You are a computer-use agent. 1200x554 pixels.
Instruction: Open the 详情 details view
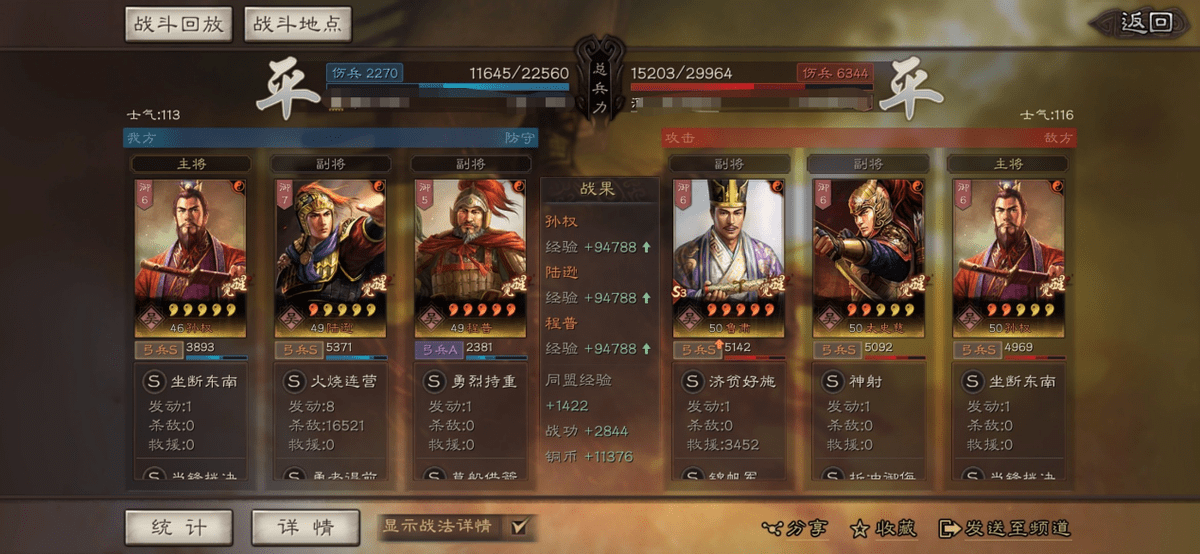click(x=305, y=528)
